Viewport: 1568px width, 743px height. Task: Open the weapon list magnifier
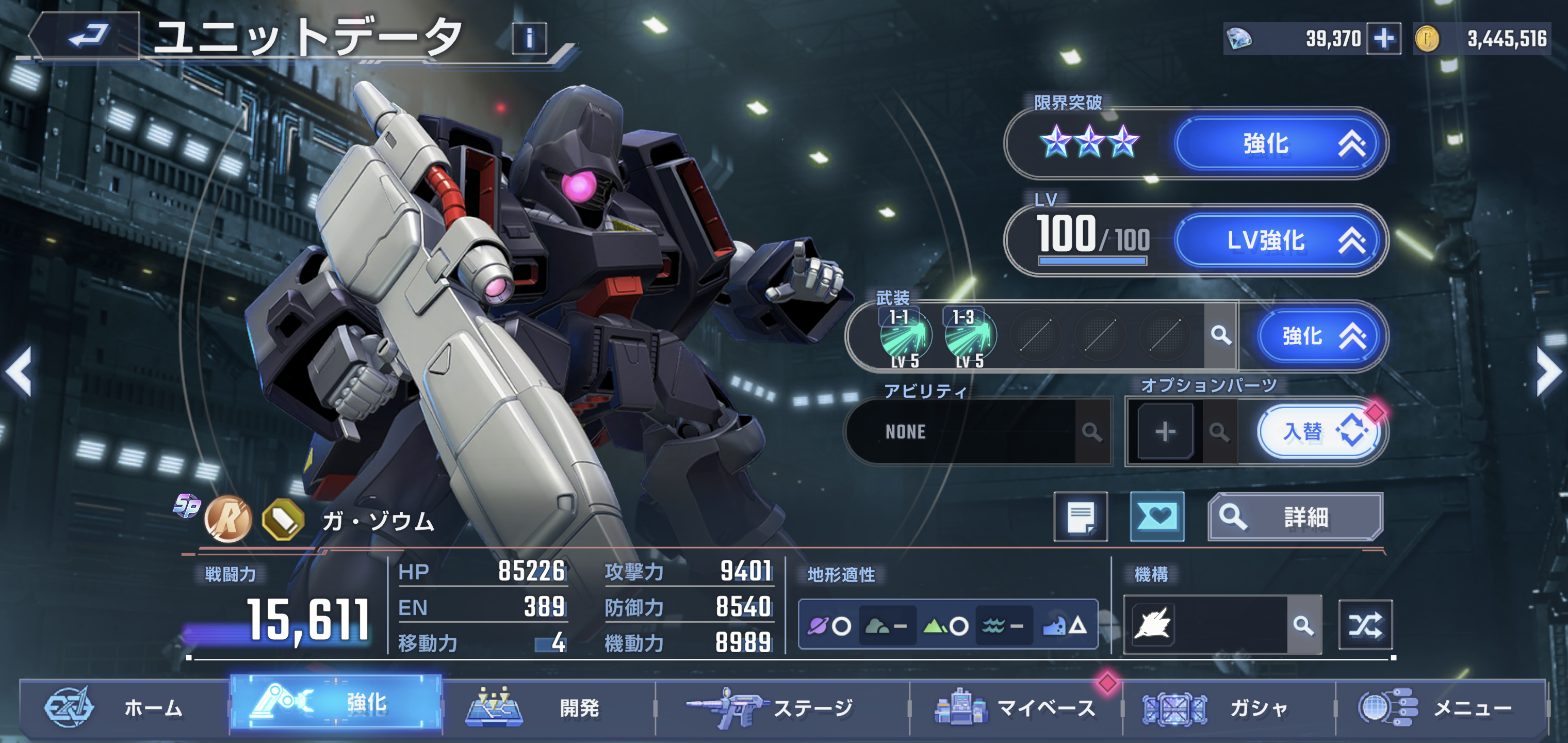[1220, 335]
